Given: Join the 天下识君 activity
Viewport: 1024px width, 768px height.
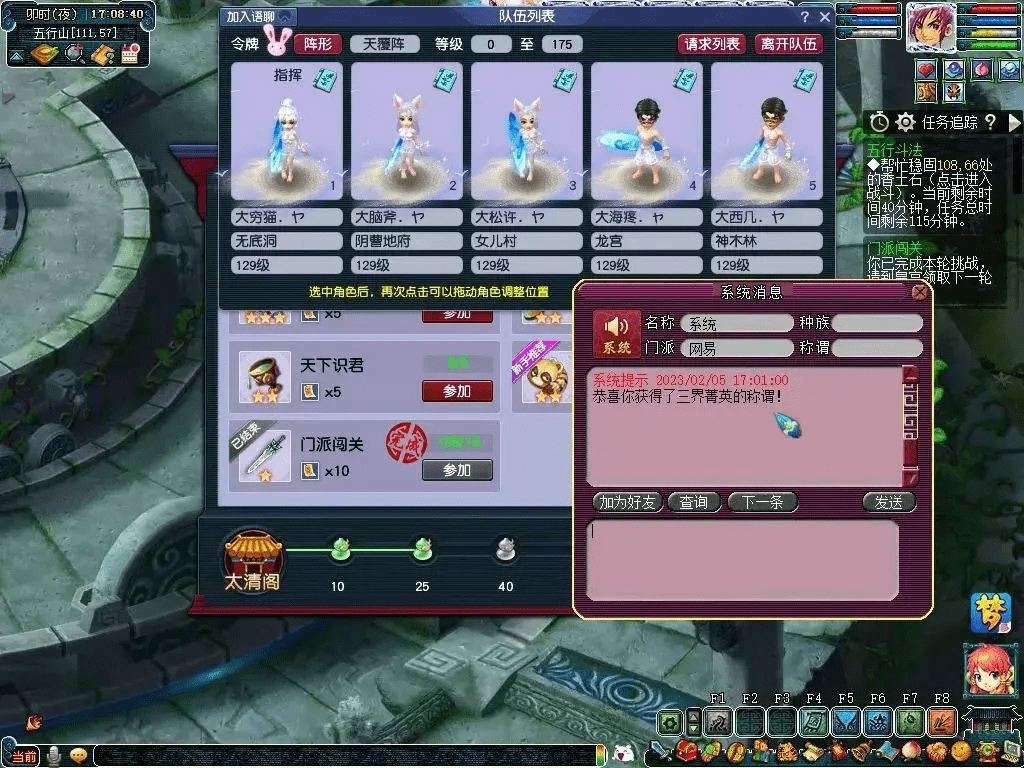Looking at the screenshot, I should point(457,391).
